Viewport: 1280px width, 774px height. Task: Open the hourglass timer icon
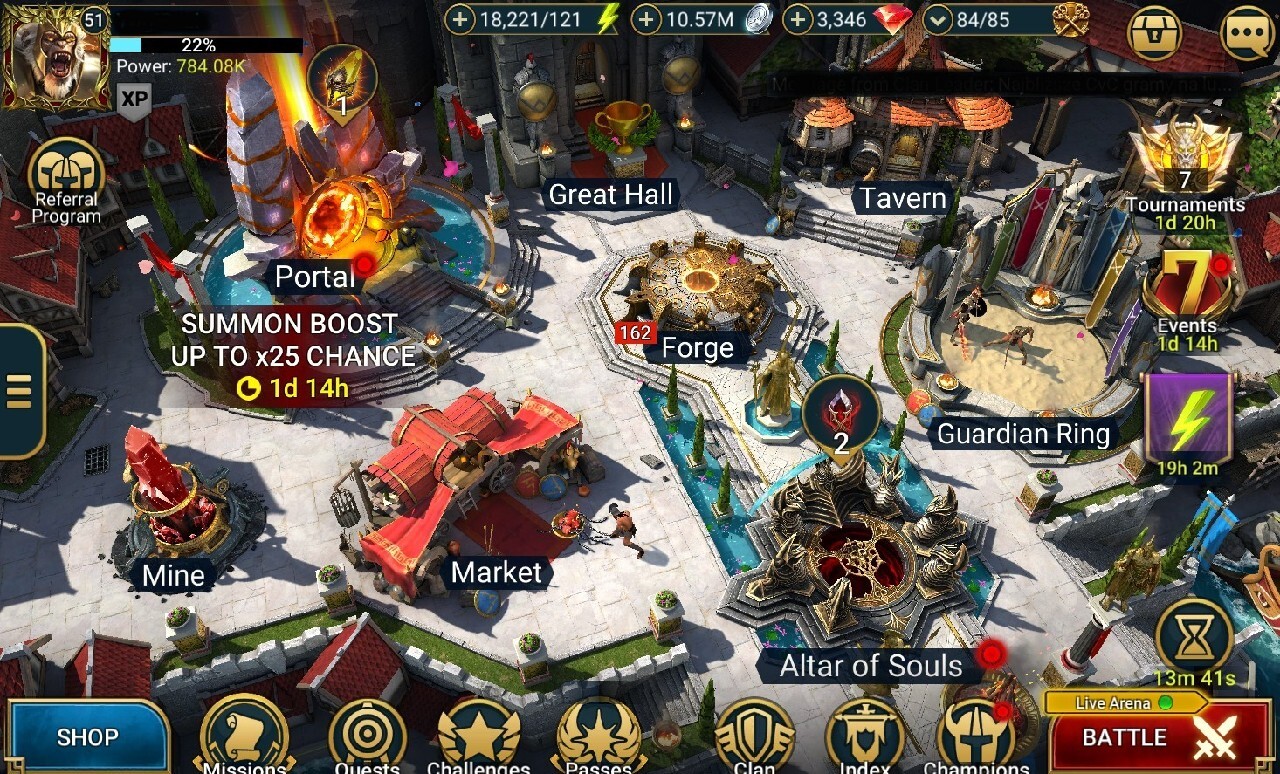click(1194, 638)
